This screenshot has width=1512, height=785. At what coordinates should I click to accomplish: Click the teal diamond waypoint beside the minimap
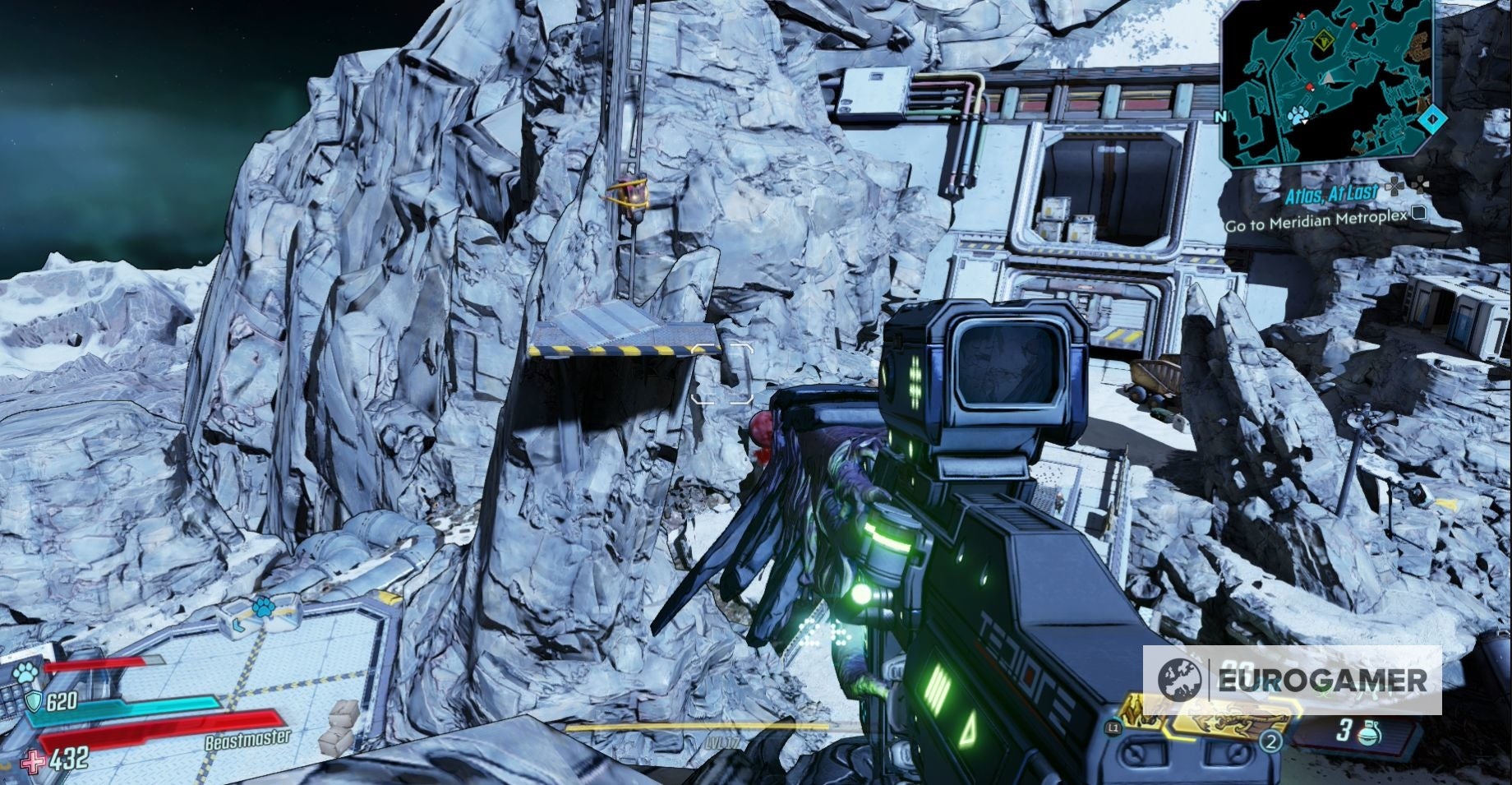[1432, 118]
